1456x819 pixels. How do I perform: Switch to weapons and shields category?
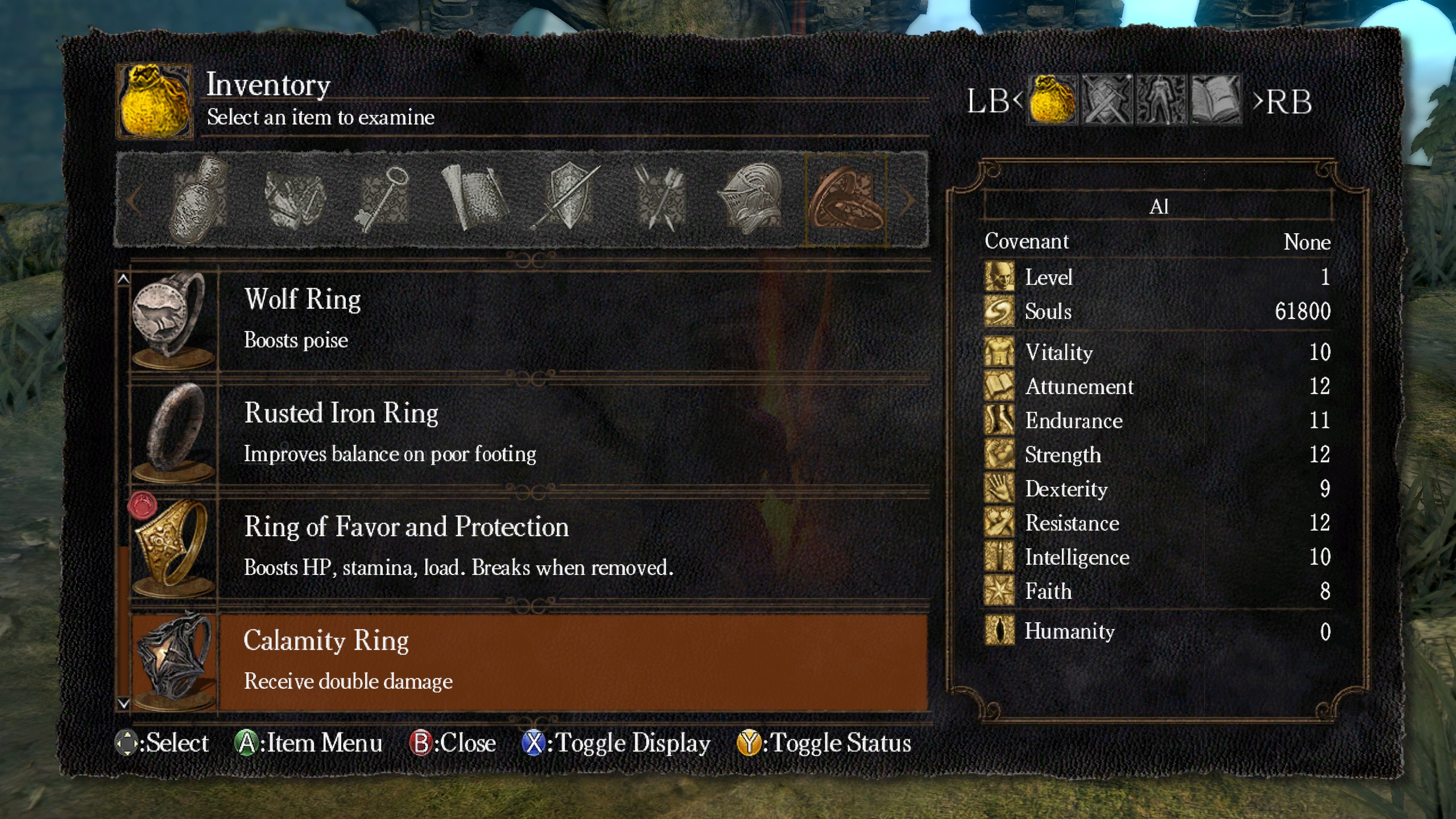tap(566, 199)
